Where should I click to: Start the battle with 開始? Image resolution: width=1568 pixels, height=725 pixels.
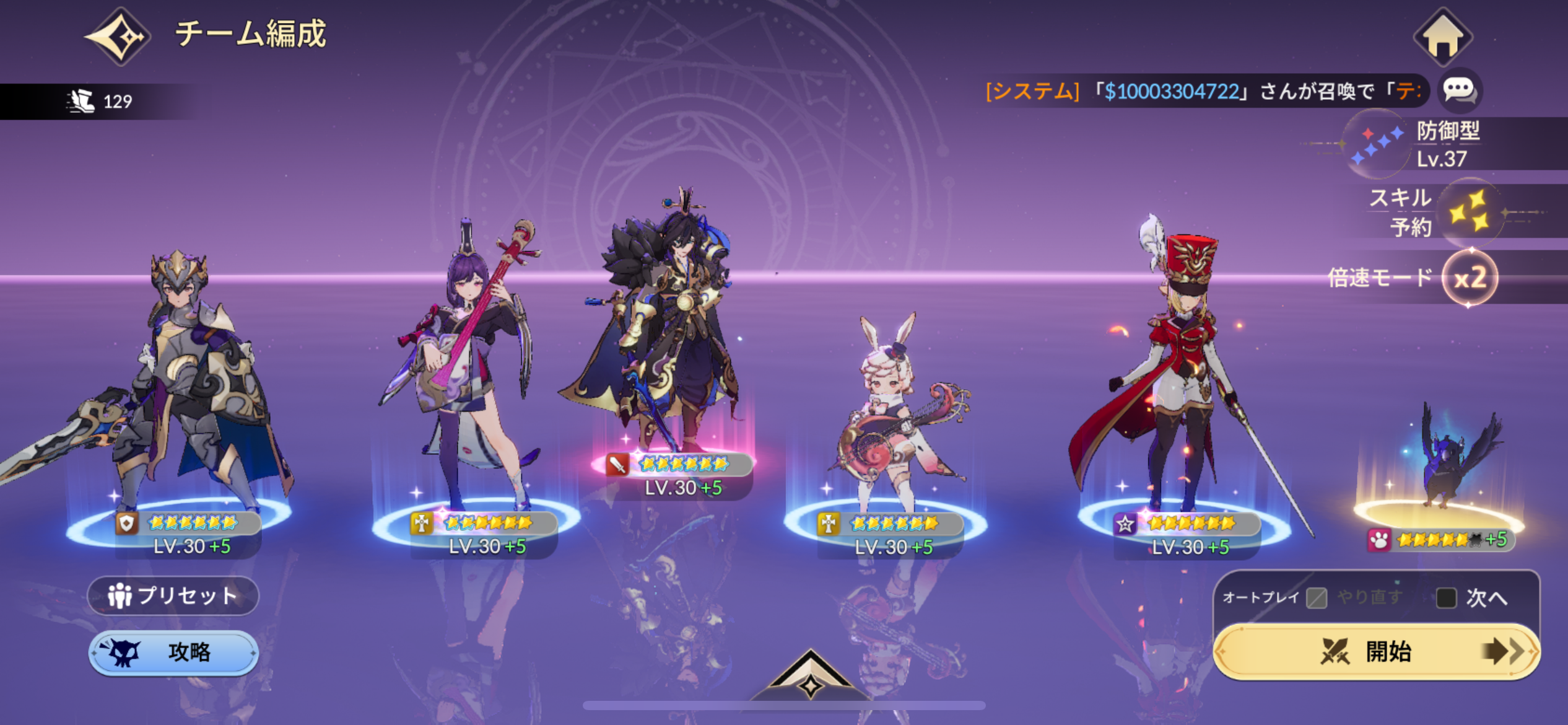click(1376, 652)
